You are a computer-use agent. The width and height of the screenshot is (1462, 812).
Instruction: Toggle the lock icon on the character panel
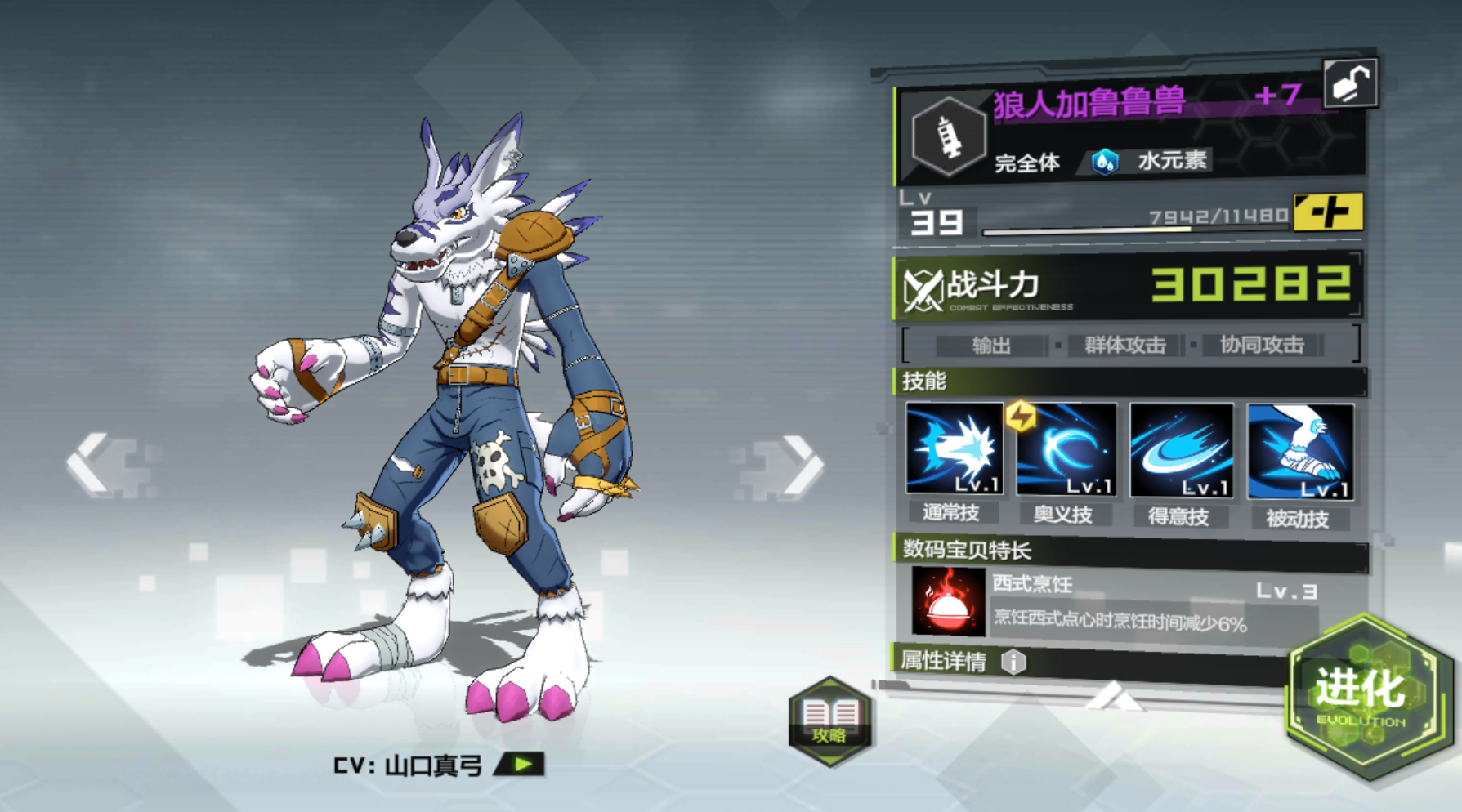tap(1350, 83)
